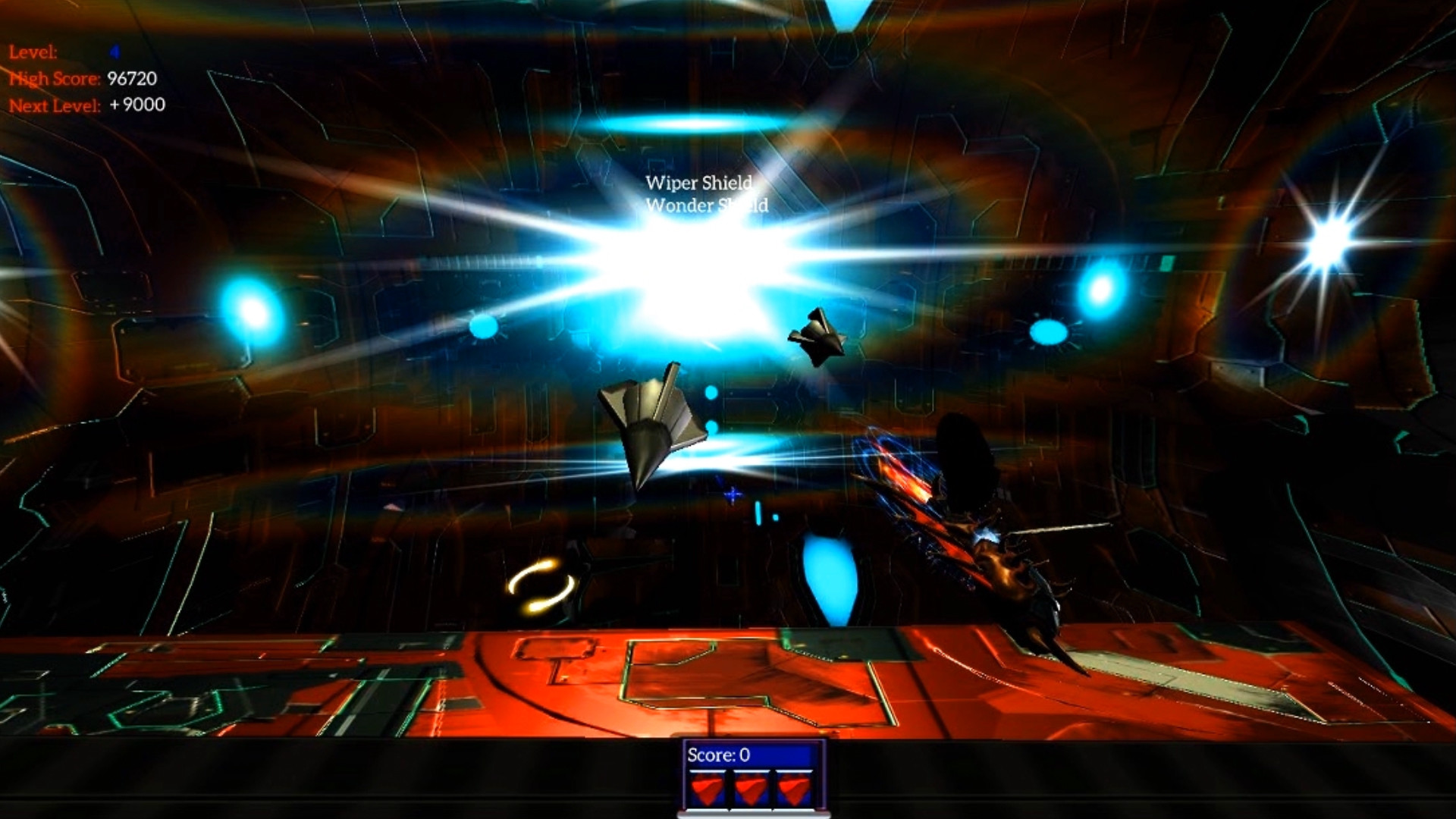Click the smaller gray enemy ship near explosion
1456x819 pixels.
(x=819, y=334)
